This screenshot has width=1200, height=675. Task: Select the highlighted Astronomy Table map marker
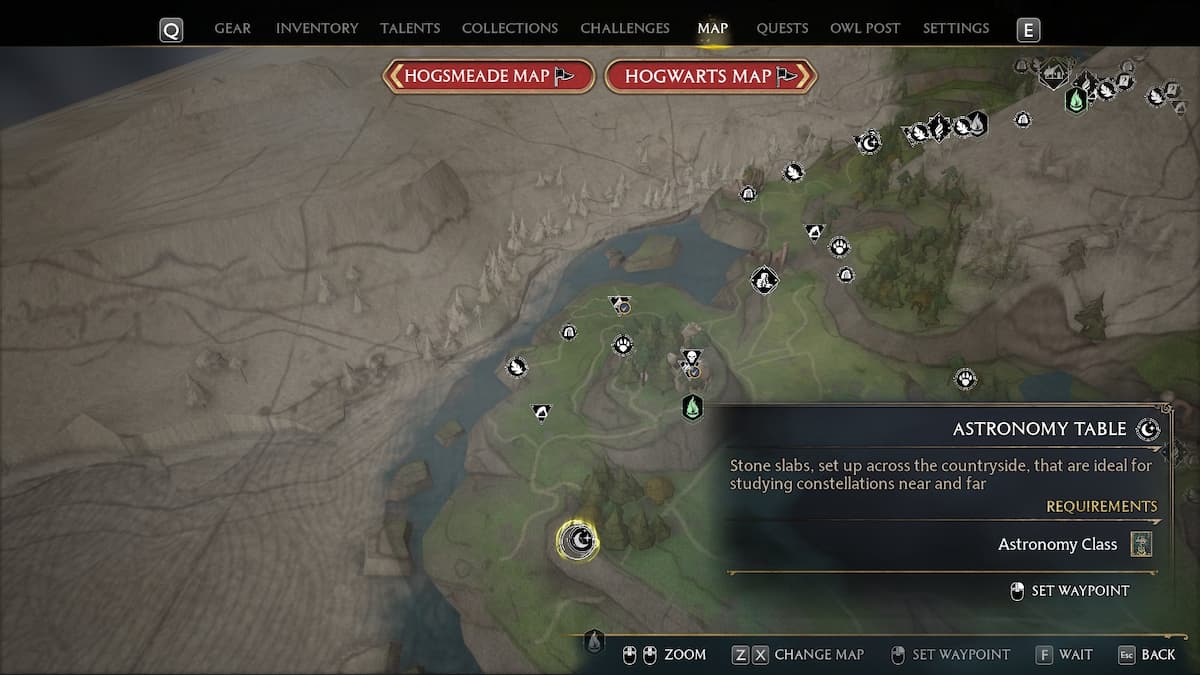(x=577, y=541)
